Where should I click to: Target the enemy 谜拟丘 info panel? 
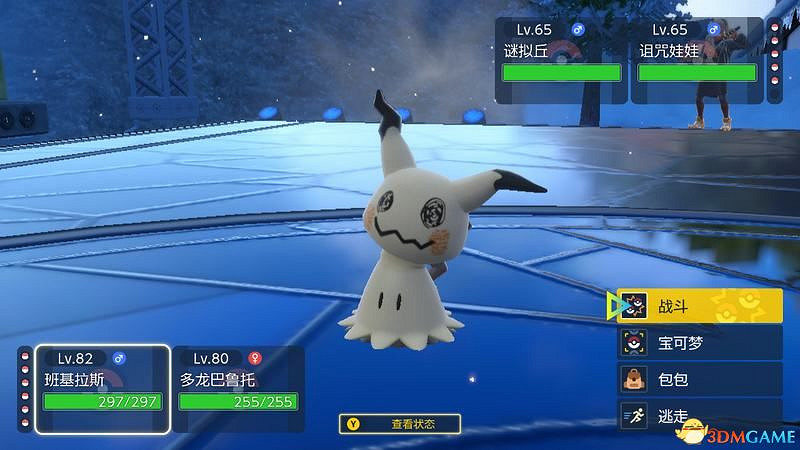coord(560,58)
